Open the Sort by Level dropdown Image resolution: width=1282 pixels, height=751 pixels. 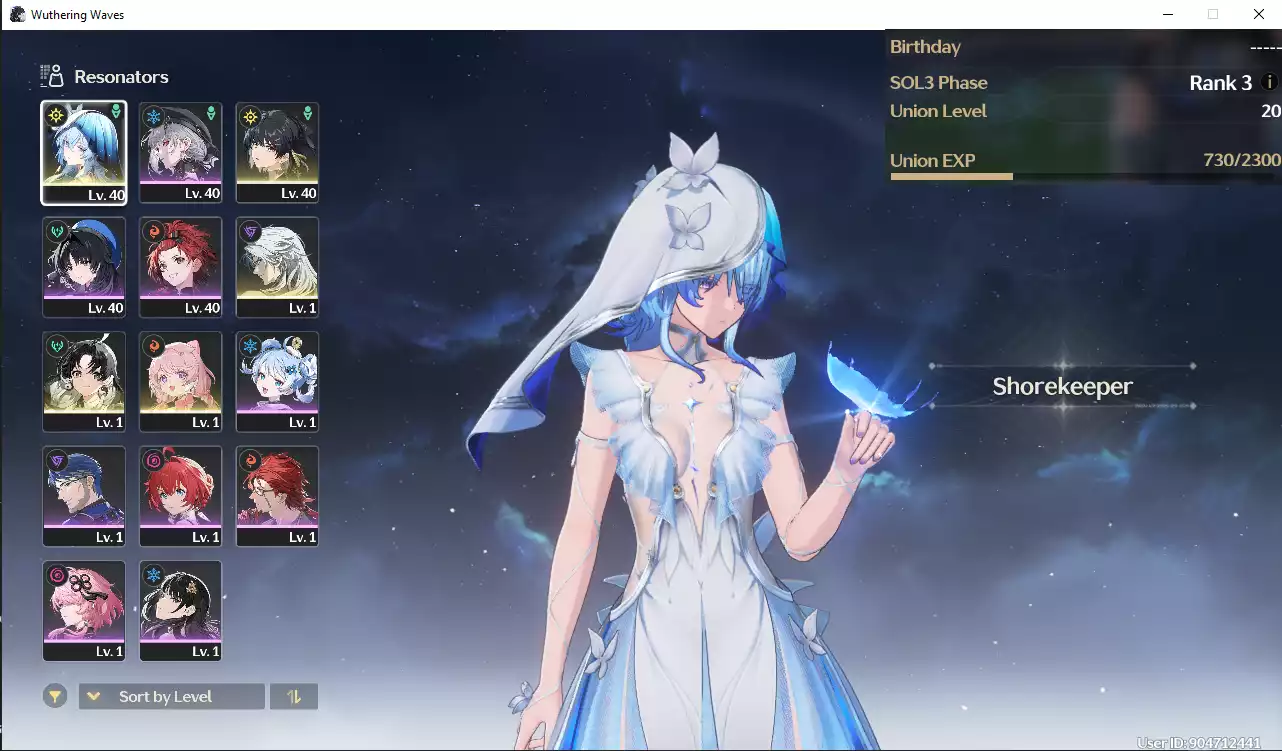pyautogui.click(x=170, y=695)
